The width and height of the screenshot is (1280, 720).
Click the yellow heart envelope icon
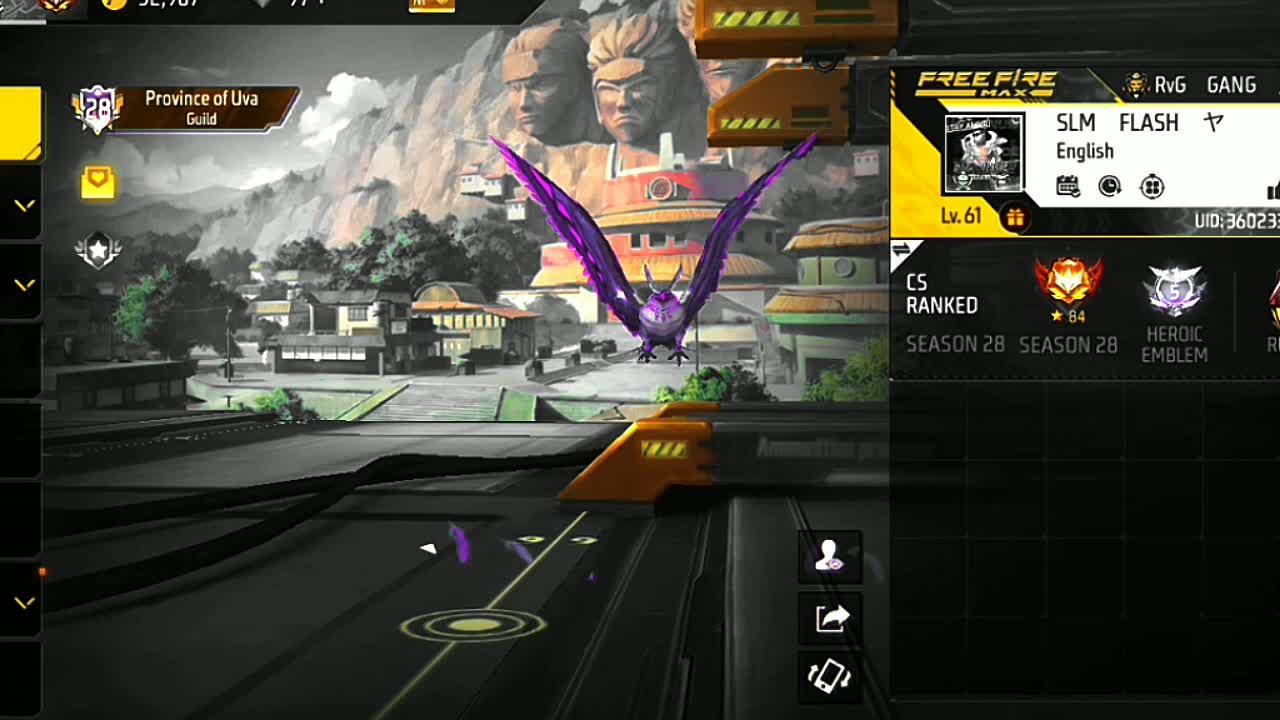(x=98, y=182)
